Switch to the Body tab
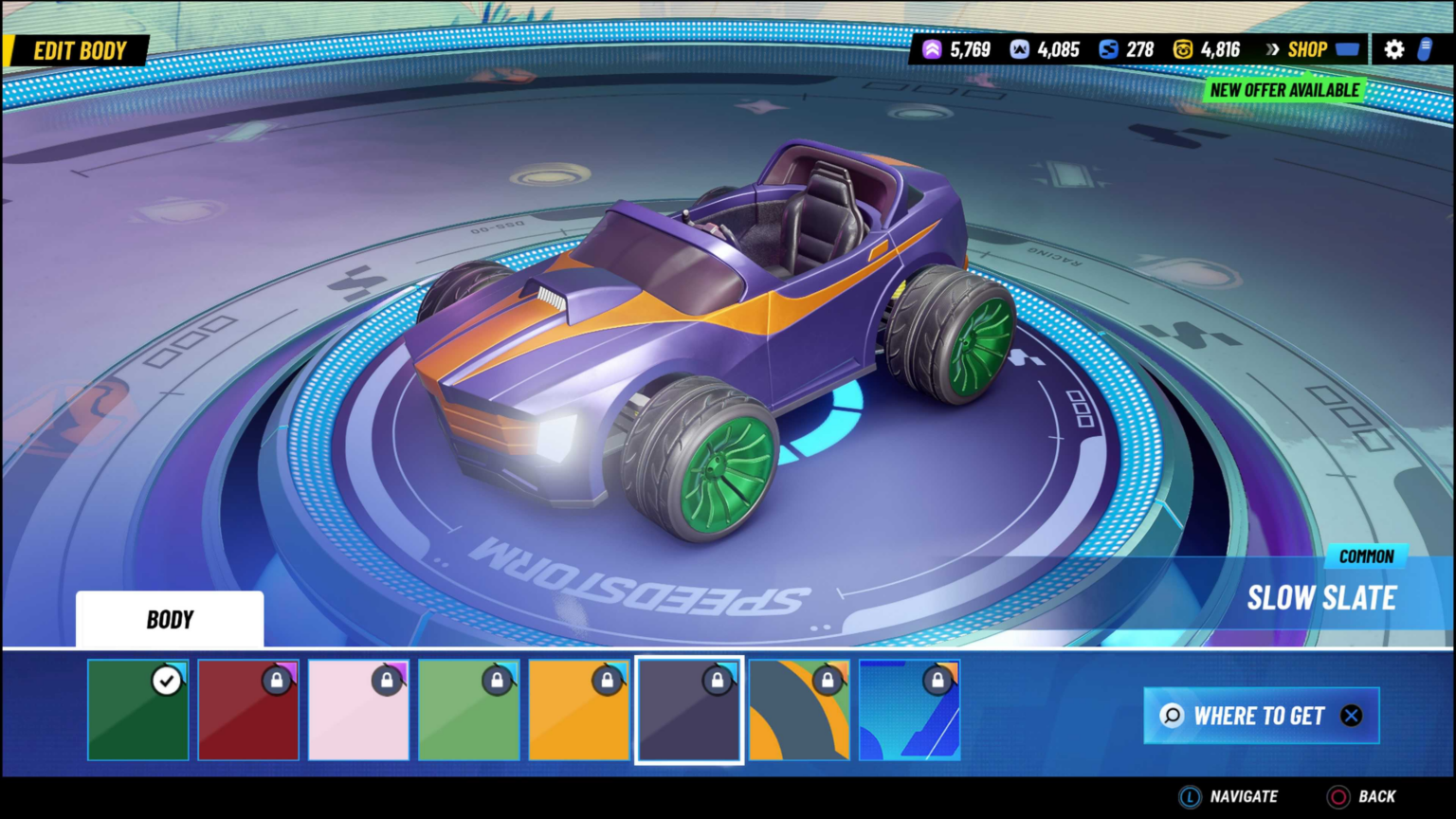1456x819 pixels. pos(170,619)
